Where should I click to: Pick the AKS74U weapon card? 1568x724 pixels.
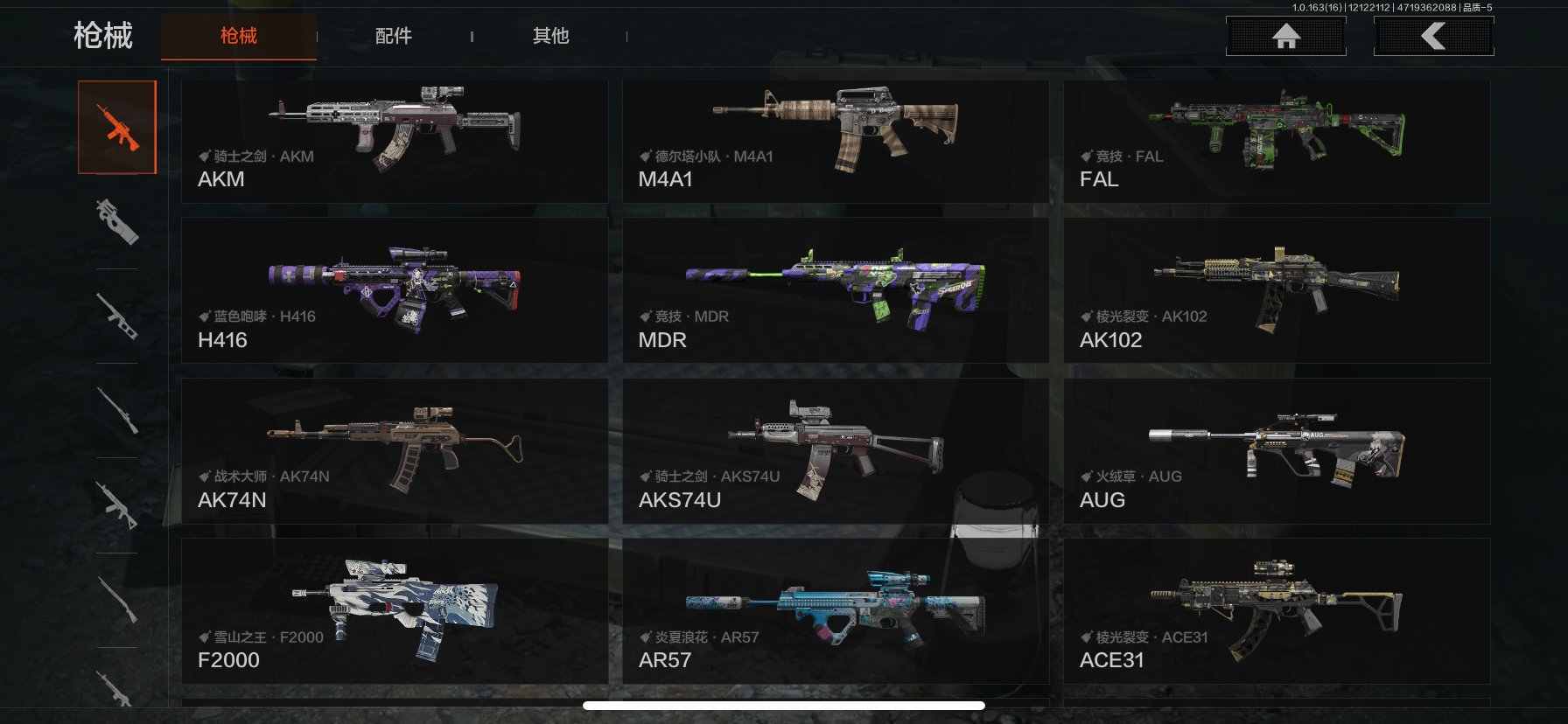coord(835,451)
